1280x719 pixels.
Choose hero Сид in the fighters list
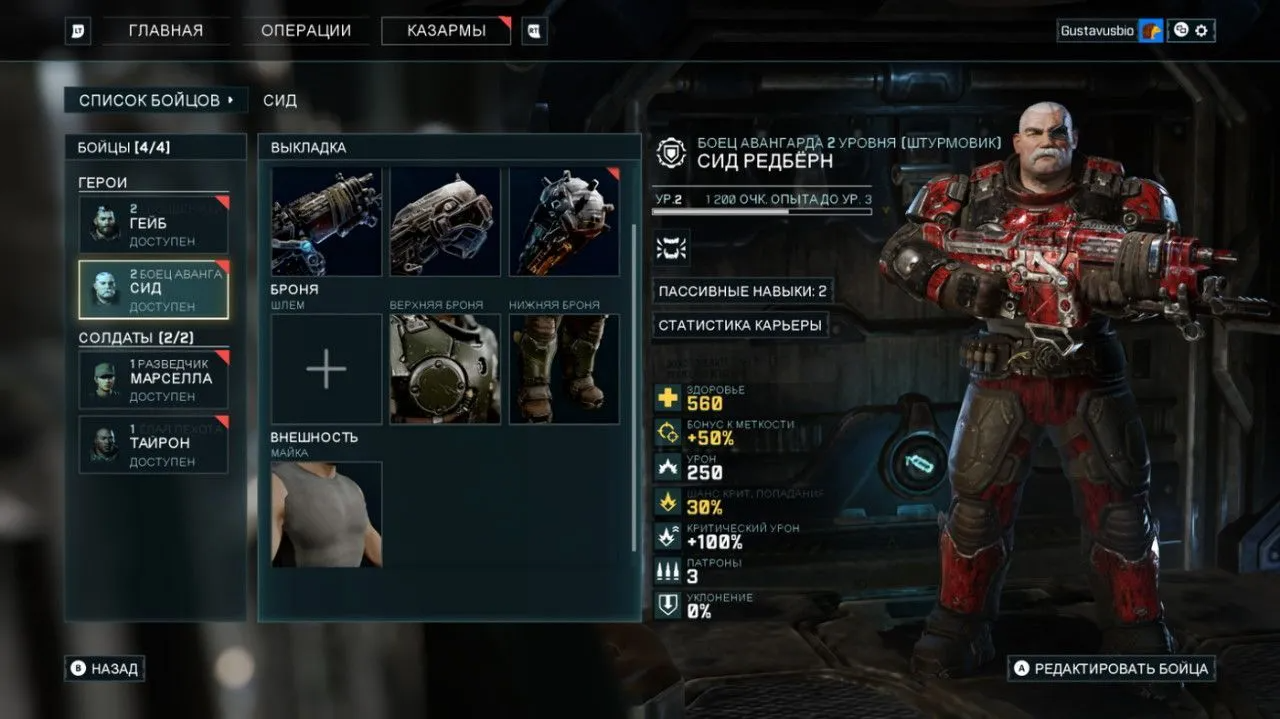[153, 289]
